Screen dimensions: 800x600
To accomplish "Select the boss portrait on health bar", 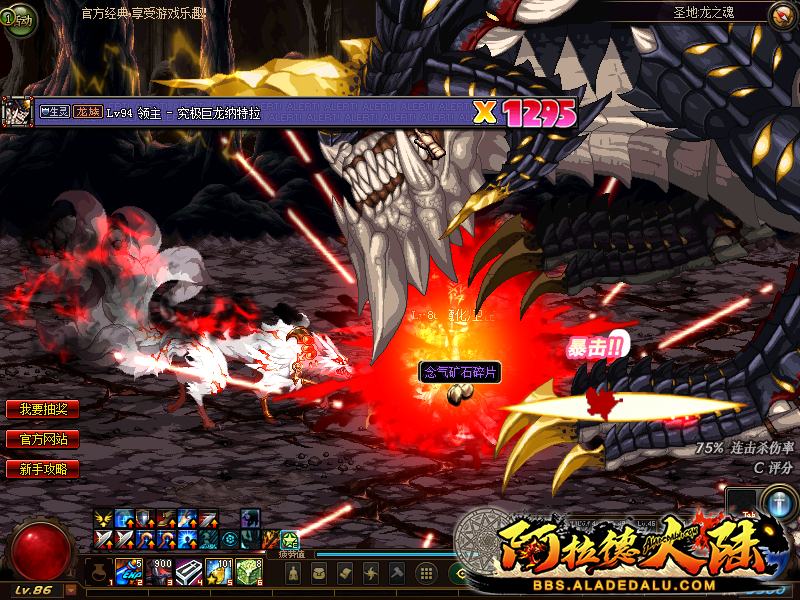I will click(17, 112).
